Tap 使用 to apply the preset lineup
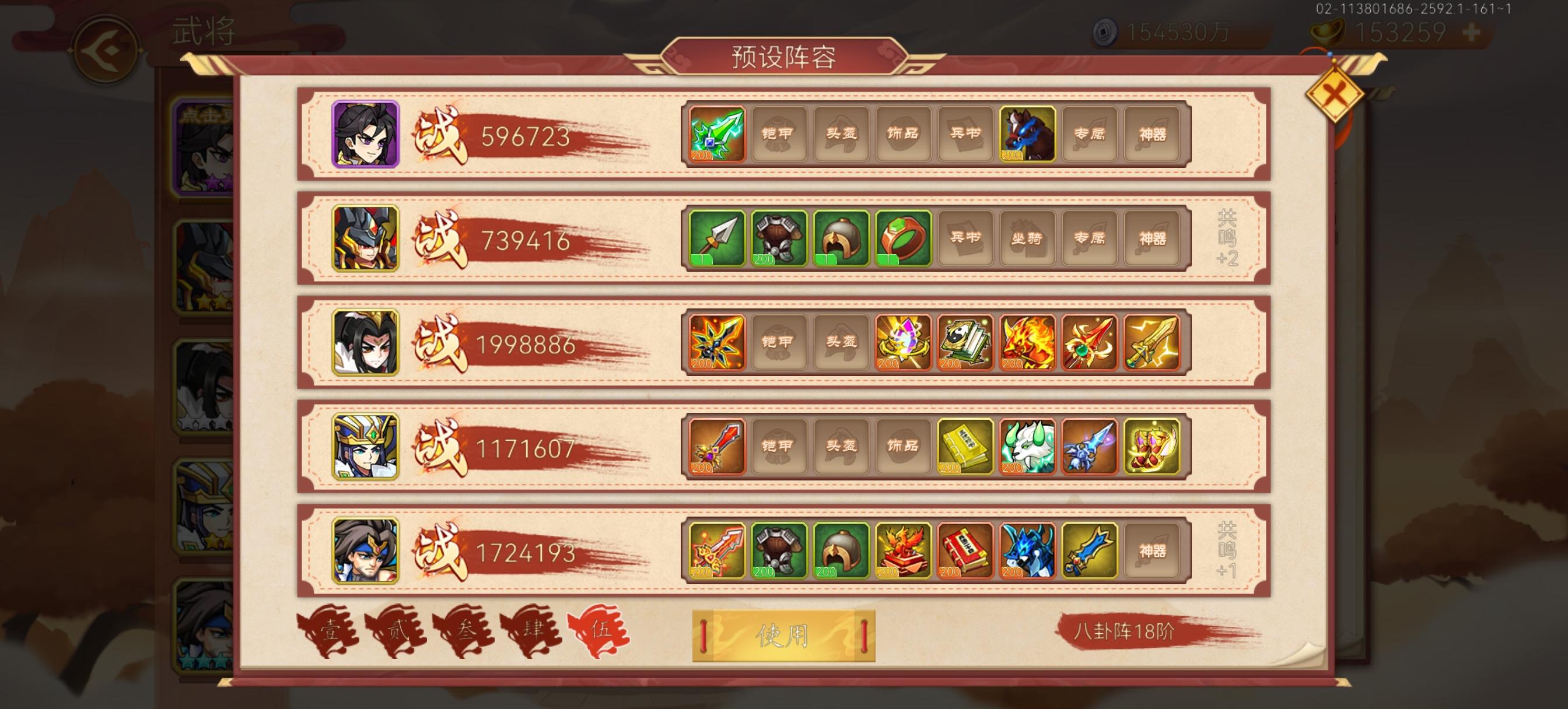The height and width of the screenshot is (709, 1568). 784,636
